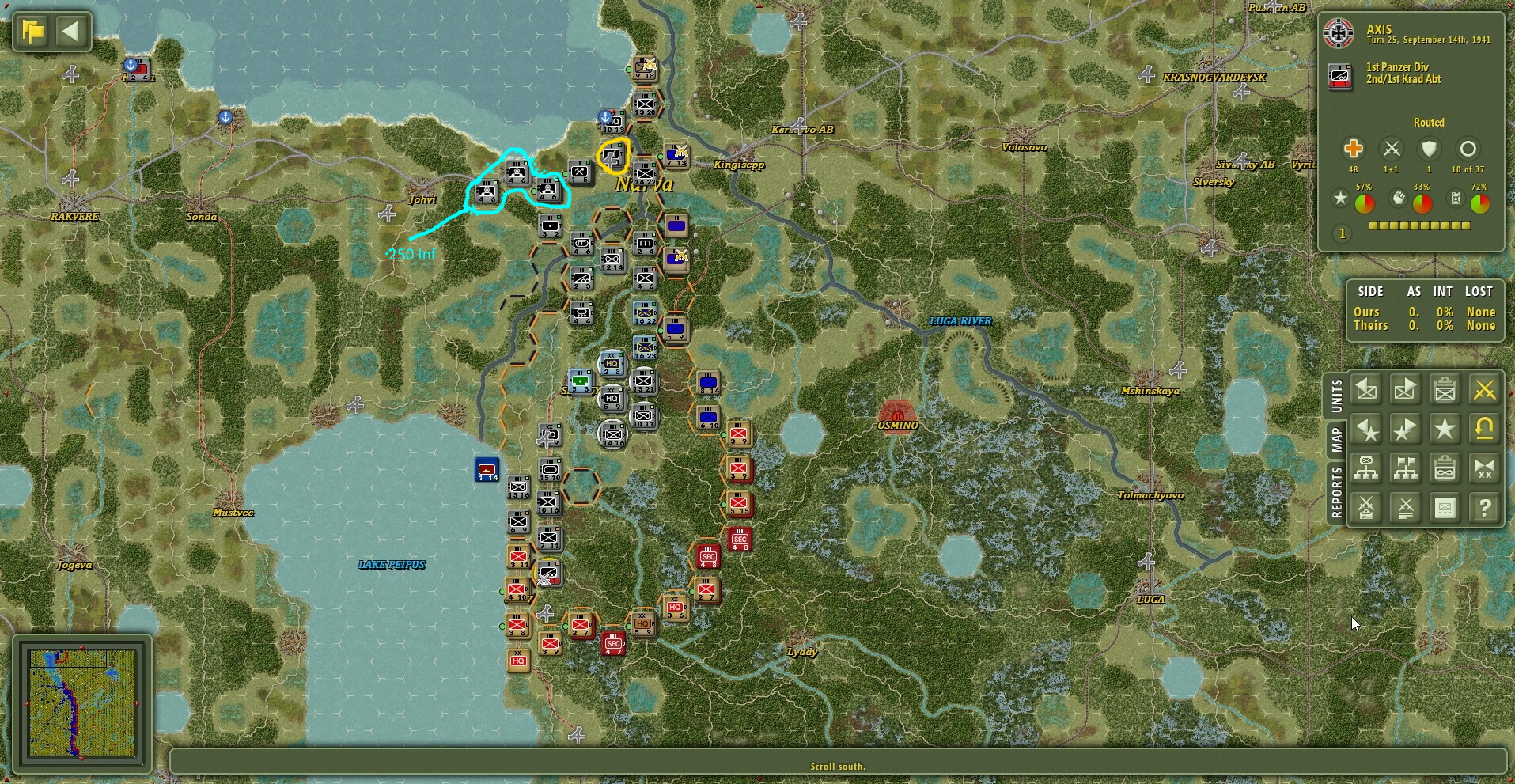Open the unit roster clipboard icon
This screenshot has height=784, width=1515.
tap(1445, 389)
